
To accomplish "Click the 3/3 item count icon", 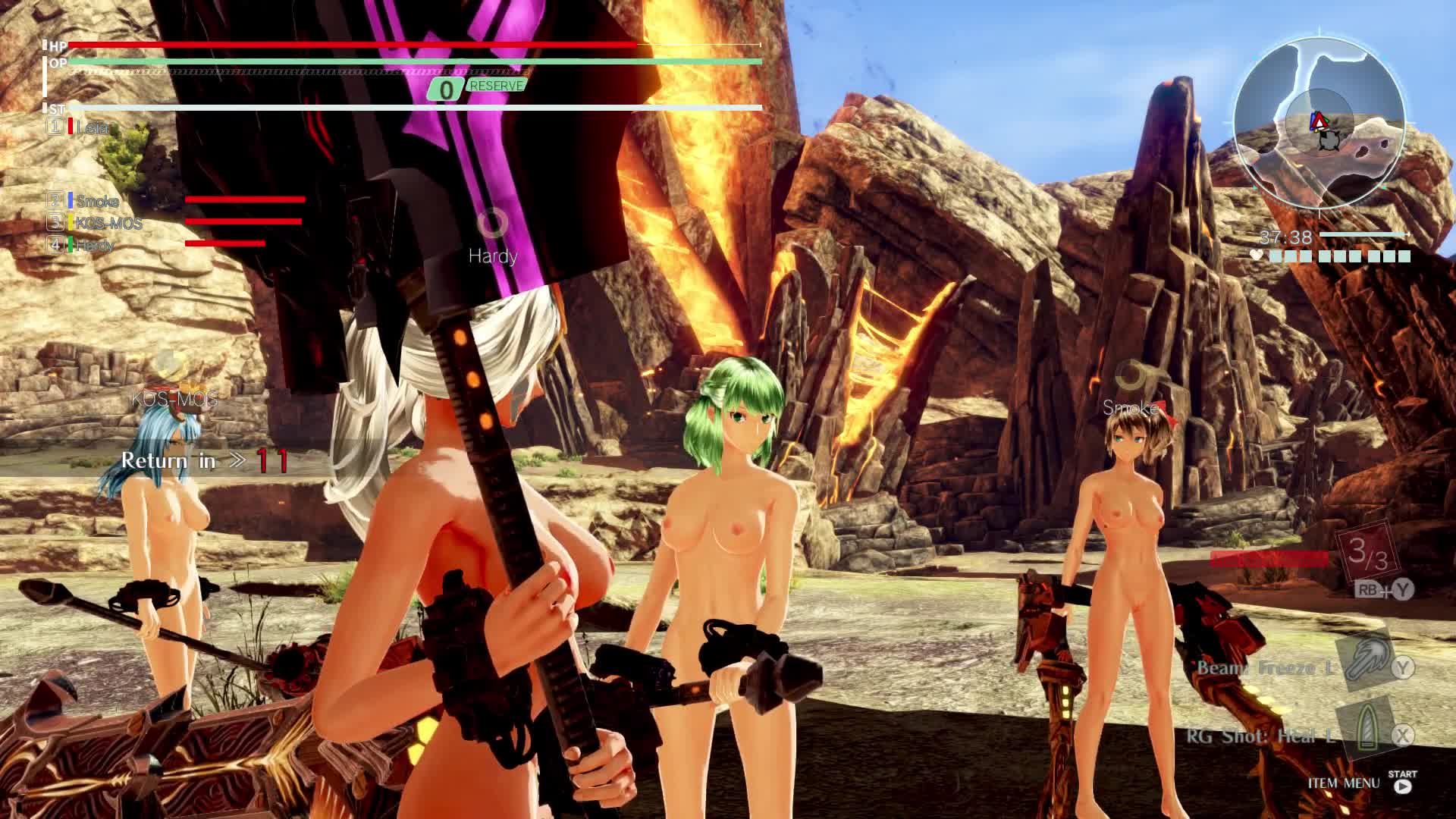I will (1367, 553).
